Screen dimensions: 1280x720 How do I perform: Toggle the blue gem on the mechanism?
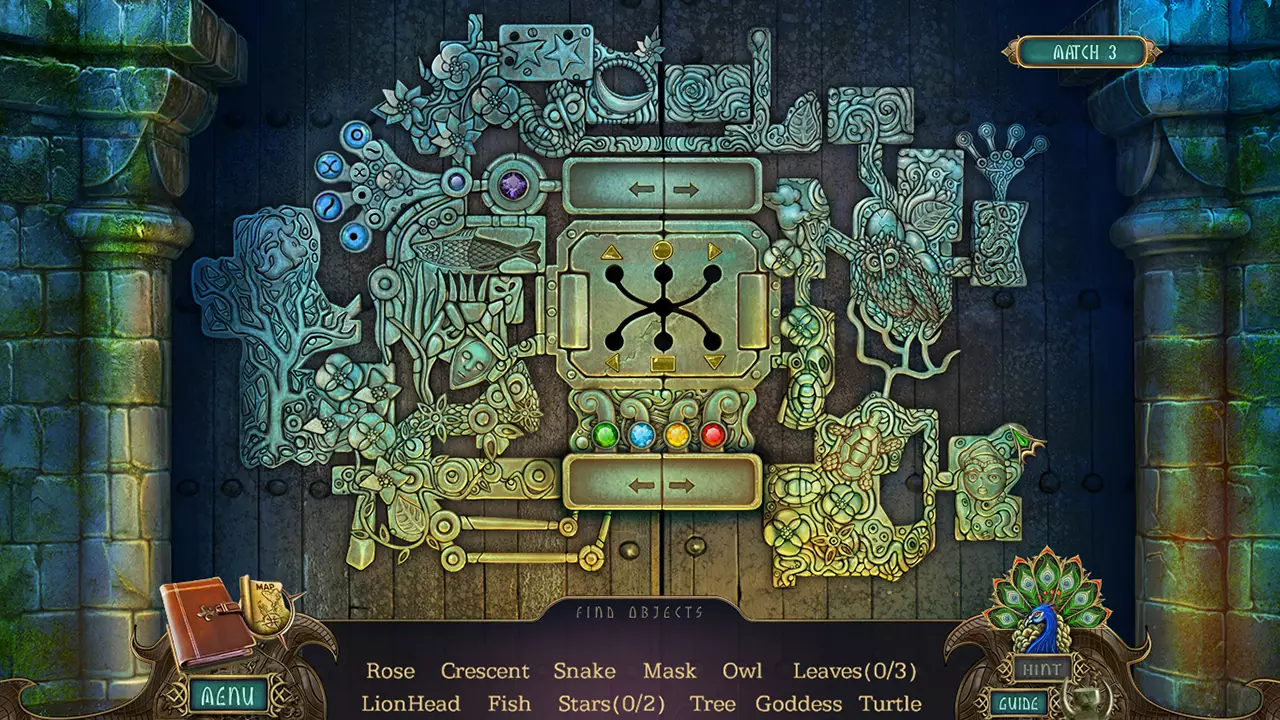coord(641,433)
